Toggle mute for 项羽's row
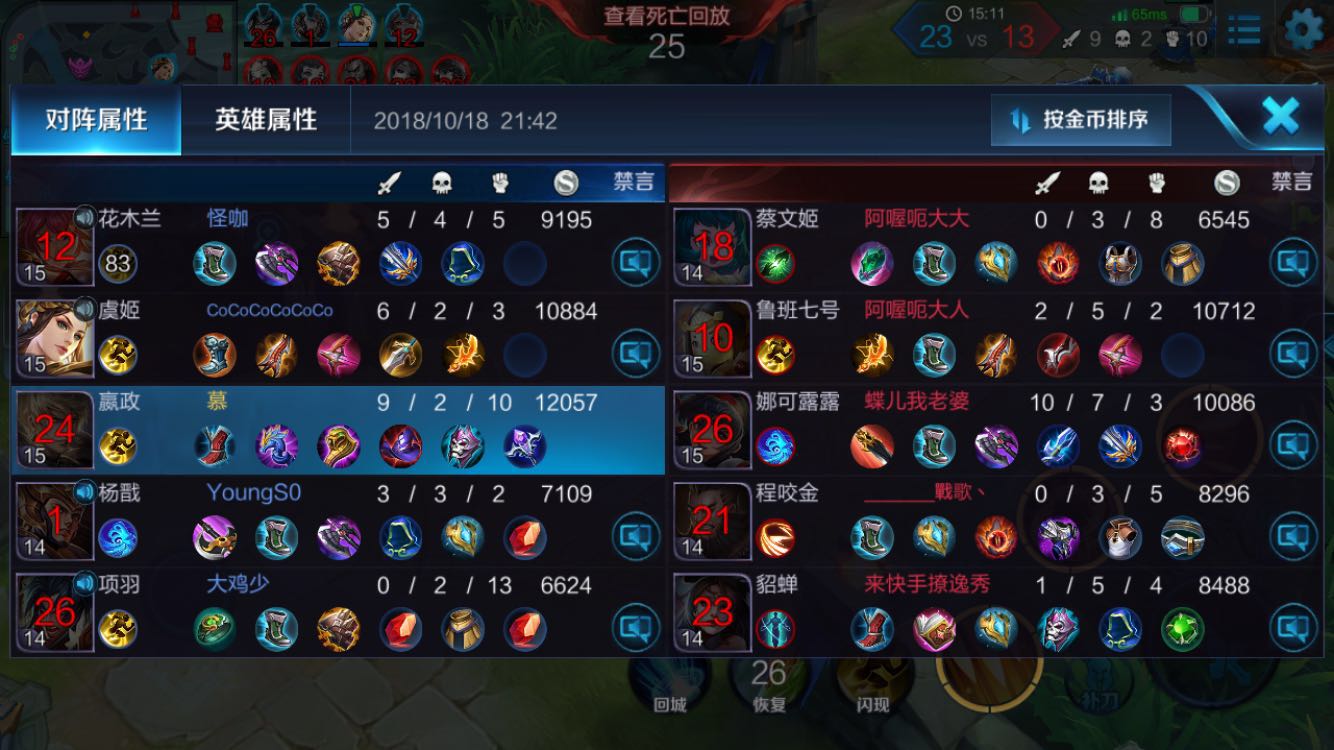 click(x=636, y=629)
